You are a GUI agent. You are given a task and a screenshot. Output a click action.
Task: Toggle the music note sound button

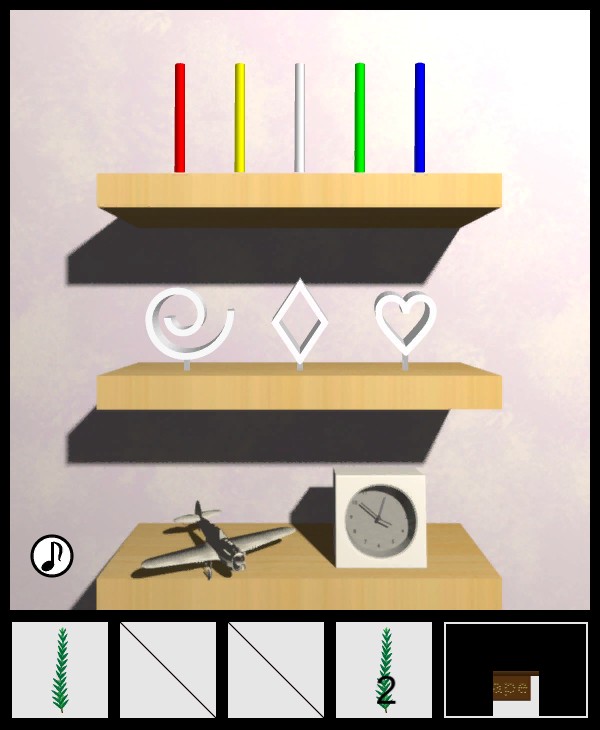[x=52, y=556]
